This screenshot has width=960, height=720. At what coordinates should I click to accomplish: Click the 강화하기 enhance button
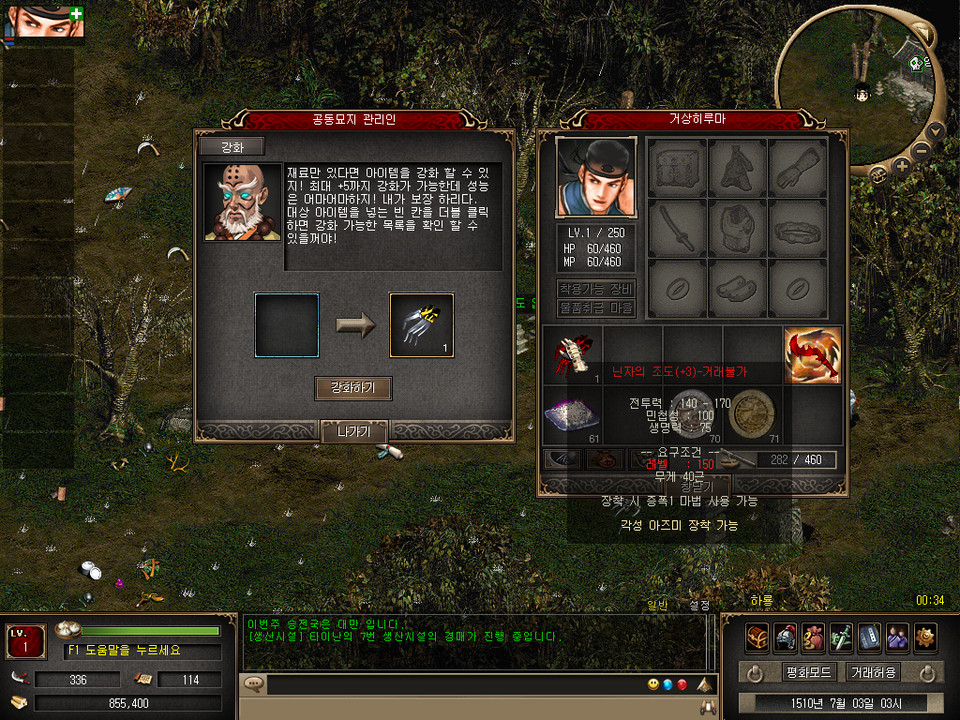click(352, 388)
